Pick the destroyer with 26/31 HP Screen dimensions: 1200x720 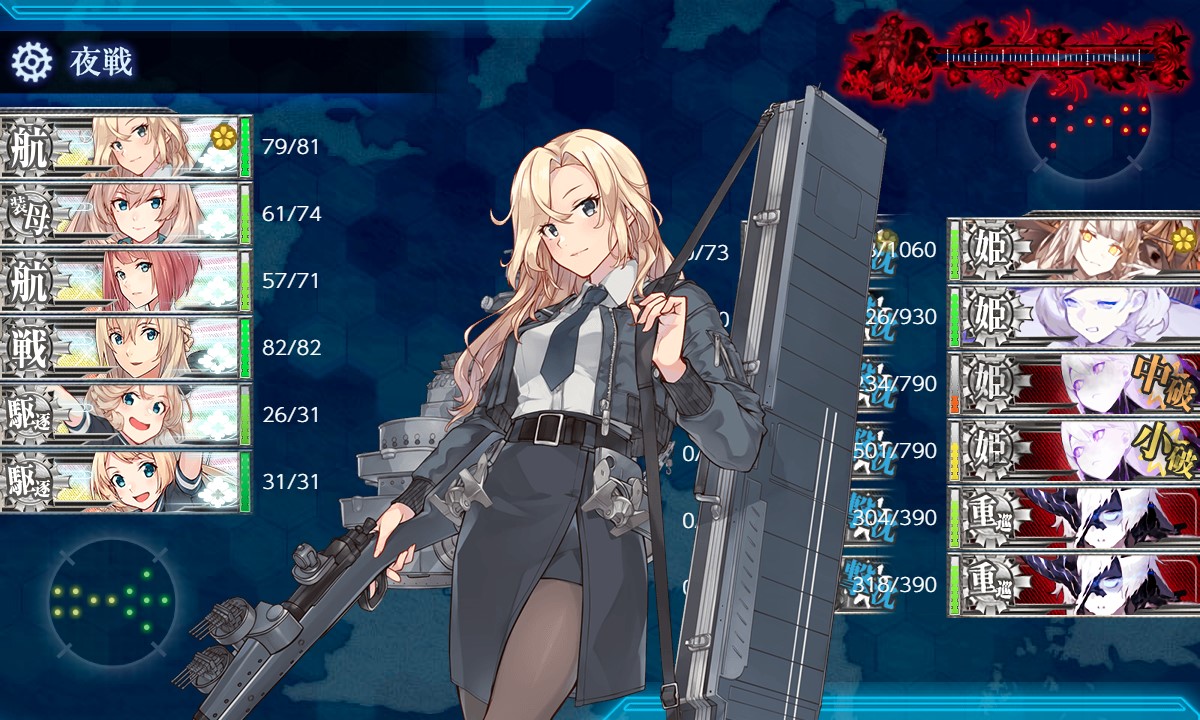click(125, 415)
